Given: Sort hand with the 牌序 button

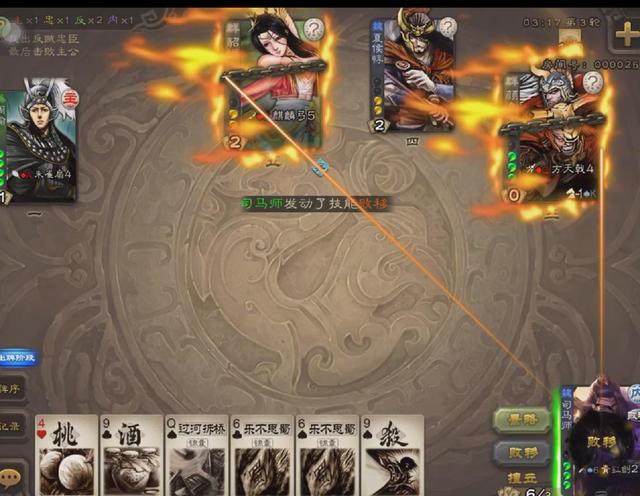Looking at the screenshot, I should click(12, 389).
